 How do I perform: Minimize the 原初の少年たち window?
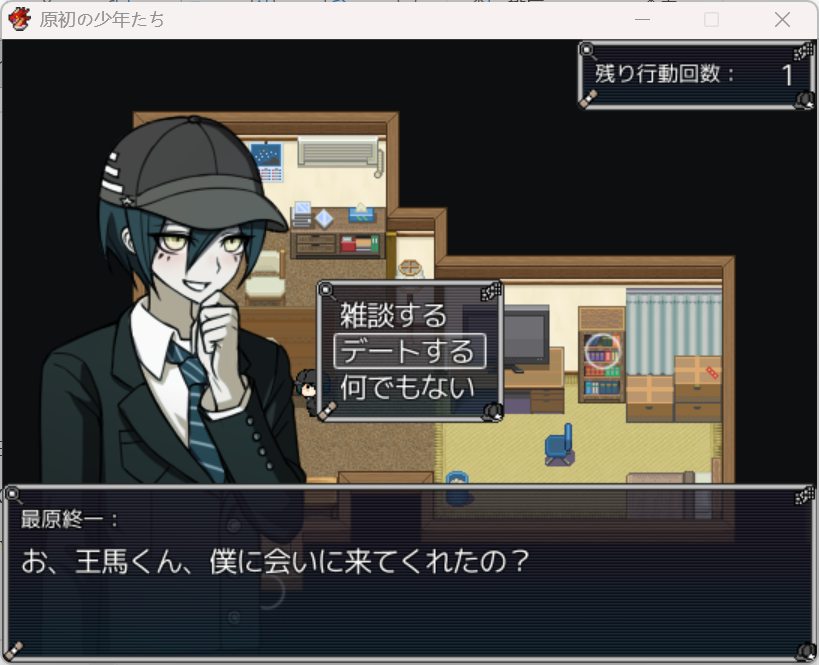point(642,20)
